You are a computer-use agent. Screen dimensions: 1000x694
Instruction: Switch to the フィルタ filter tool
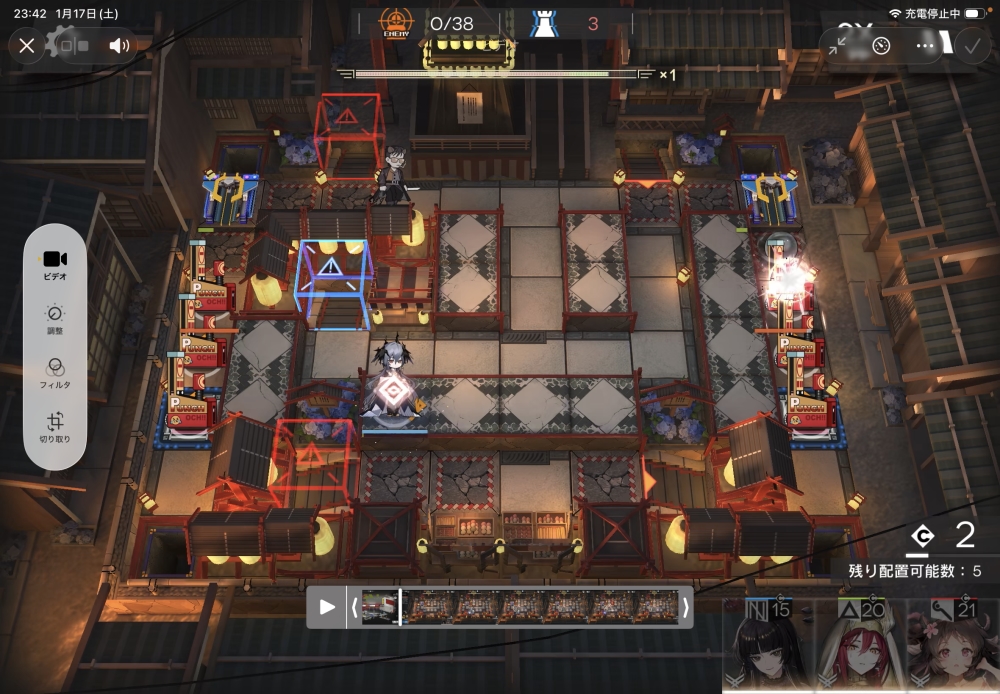tap(55, 373)
